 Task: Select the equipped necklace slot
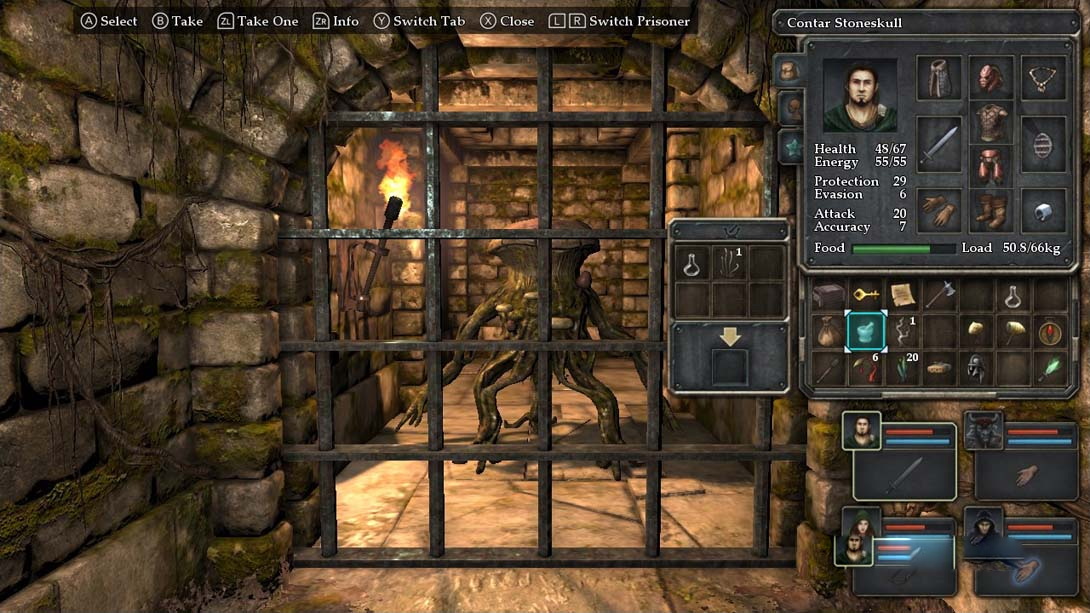tap(1045, 78)
